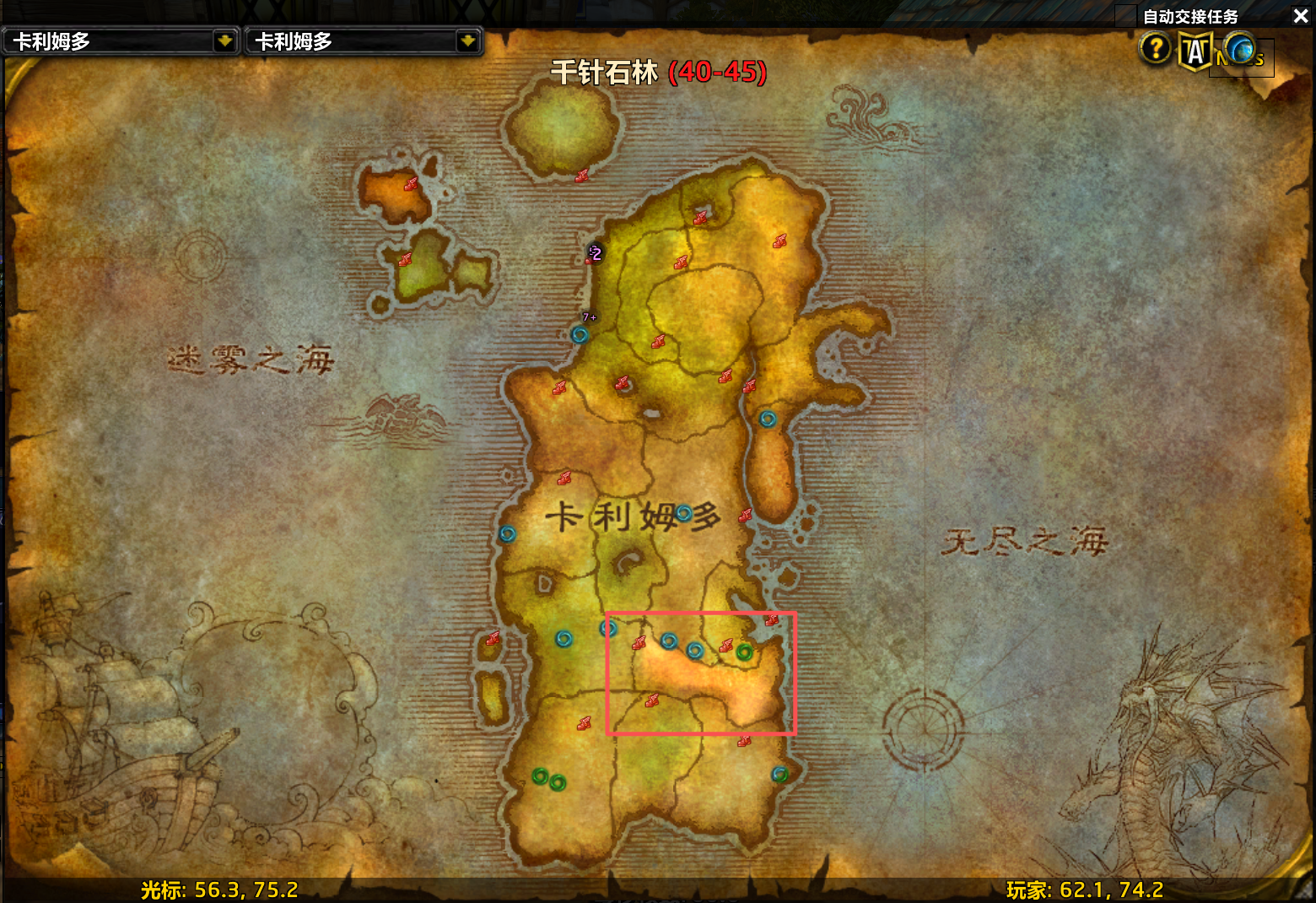Click the blue globe icon
The width and height of the screenshot is (1316, 903).
tap(1240, 49)
